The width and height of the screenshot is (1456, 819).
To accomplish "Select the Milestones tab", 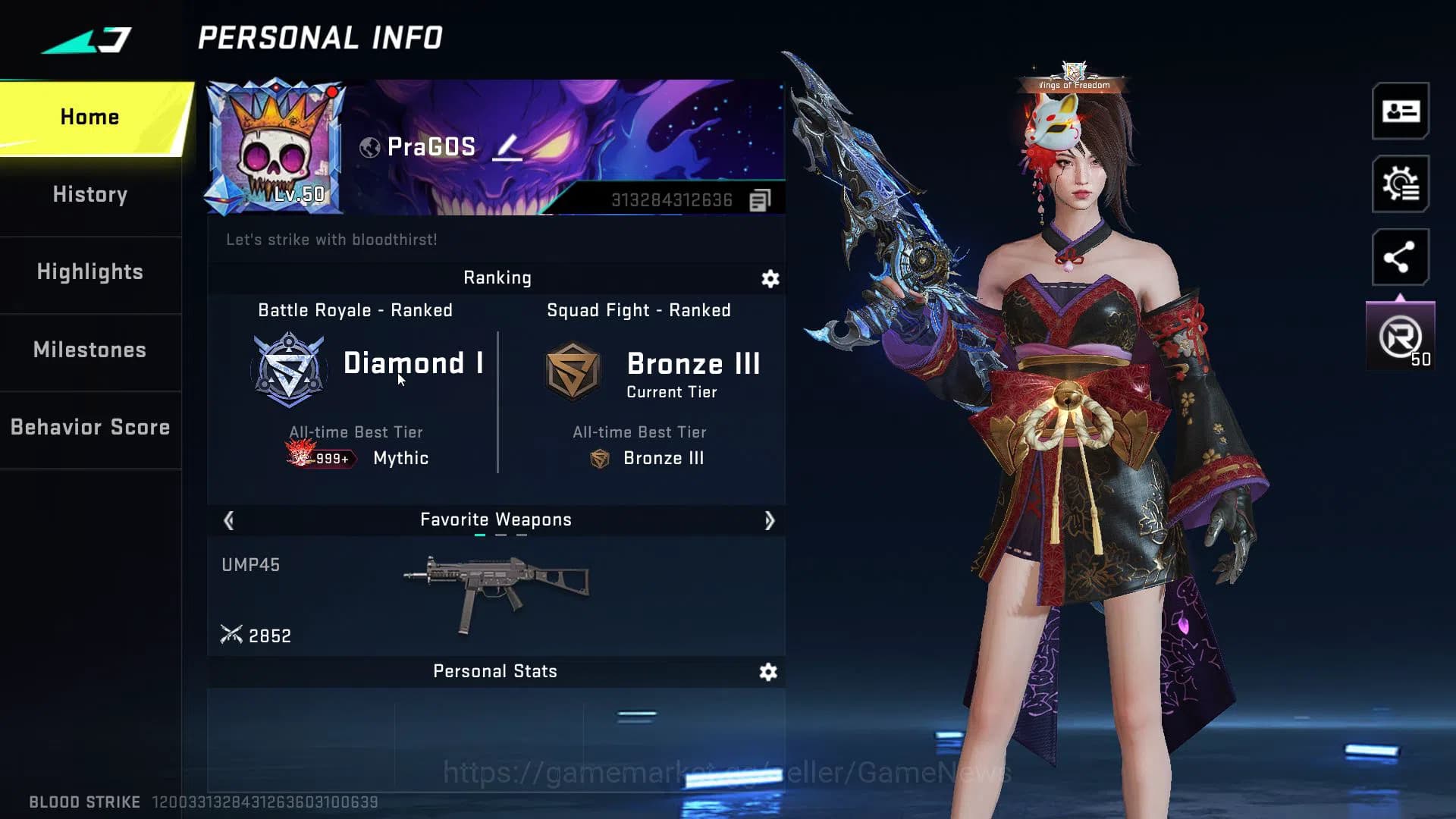I will tap(89, 350).
